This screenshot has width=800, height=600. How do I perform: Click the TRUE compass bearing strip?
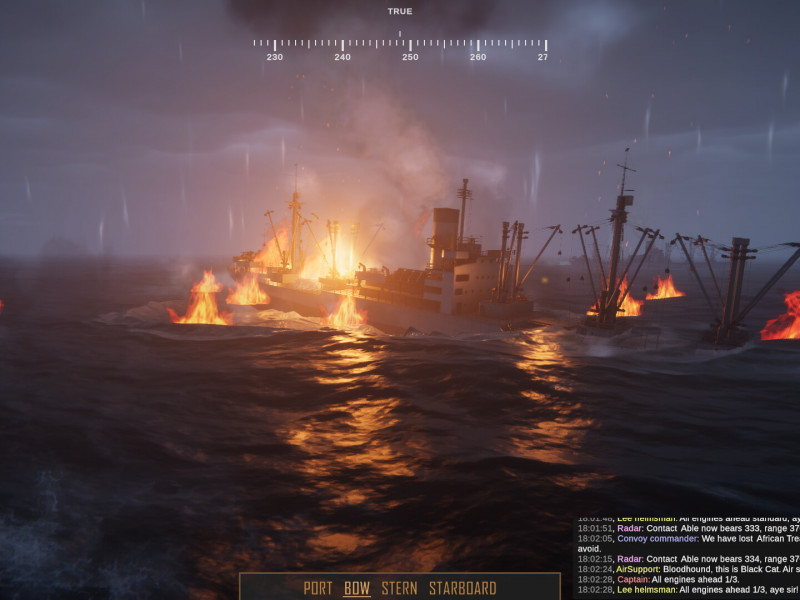pos(400,45)
